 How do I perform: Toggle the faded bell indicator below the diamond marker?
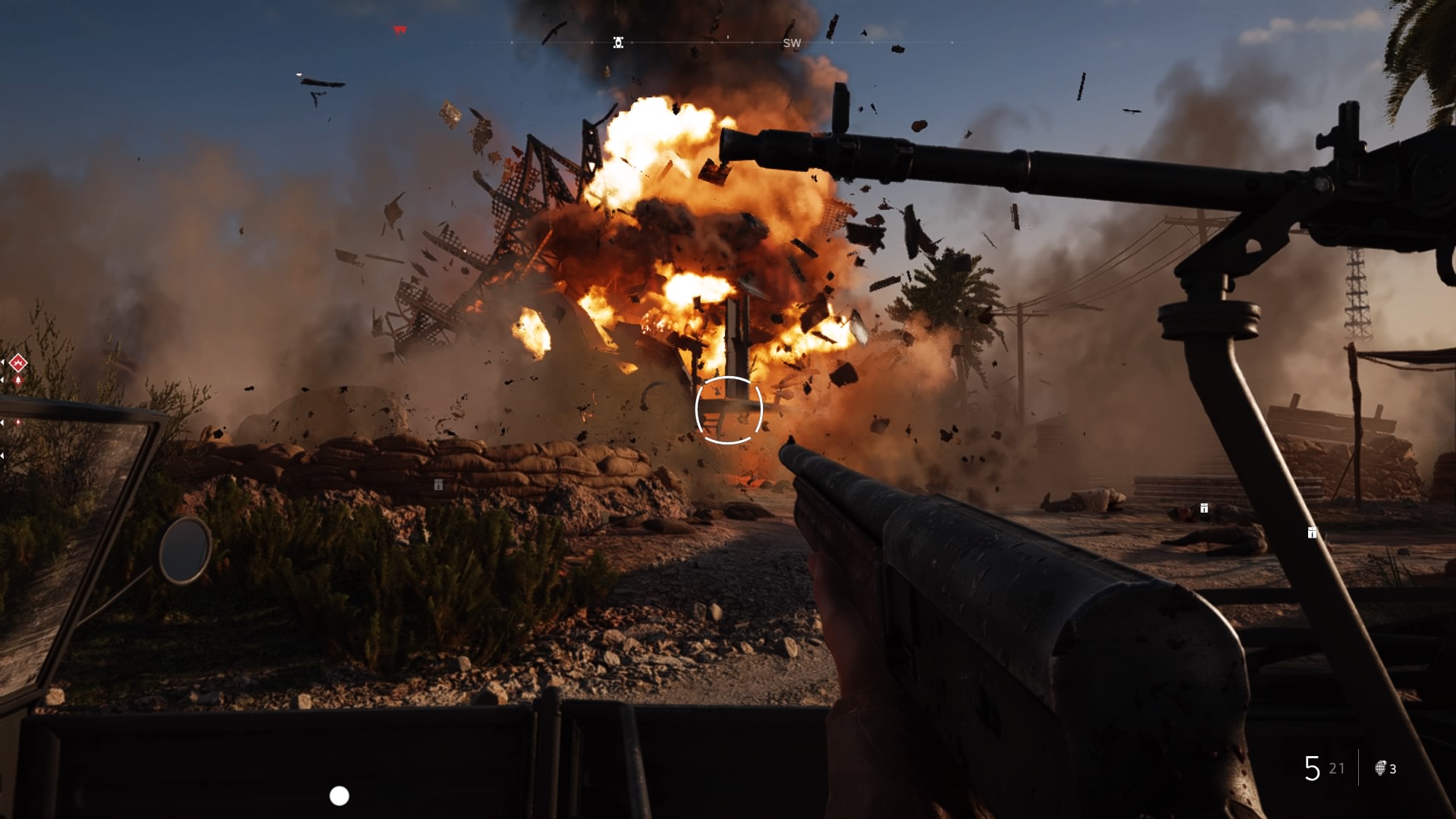click(x=18, y=422)
